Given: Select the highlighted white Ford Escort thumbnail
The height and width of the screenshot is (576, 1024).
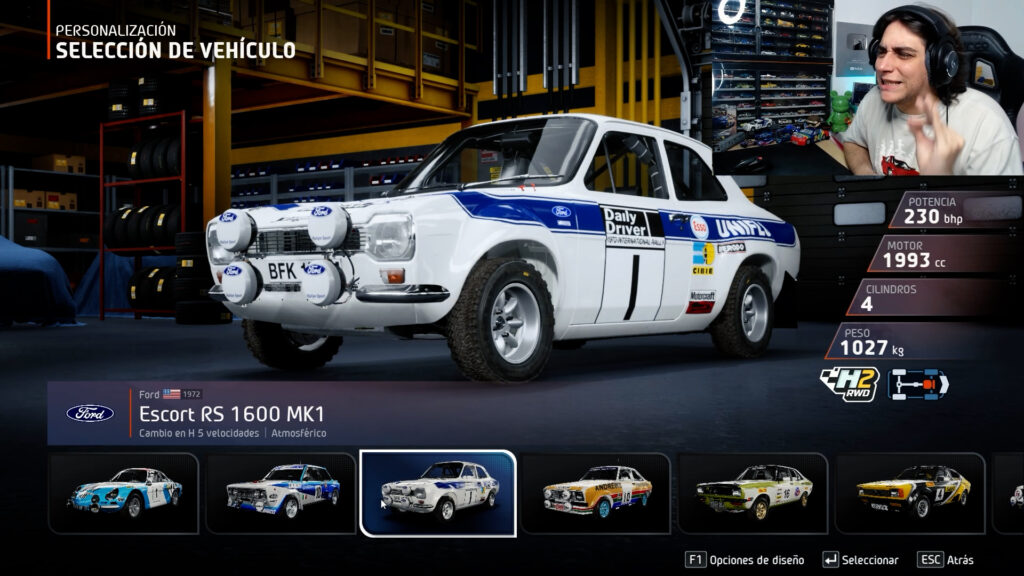Looking at the screenshot, I should 438,492.
